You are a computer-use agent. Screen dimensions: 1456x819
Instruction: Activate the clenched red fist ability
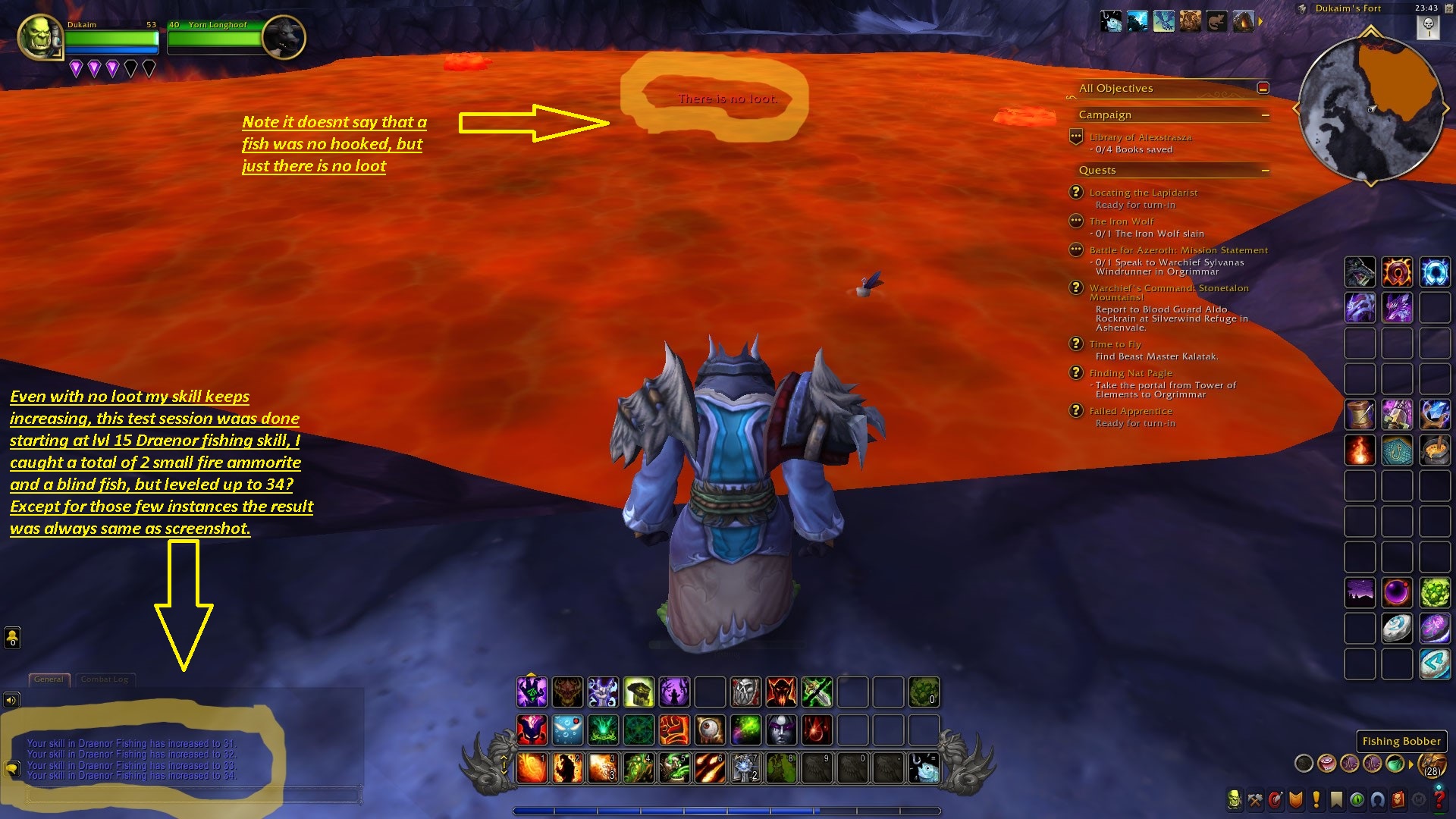pos(673,730)
